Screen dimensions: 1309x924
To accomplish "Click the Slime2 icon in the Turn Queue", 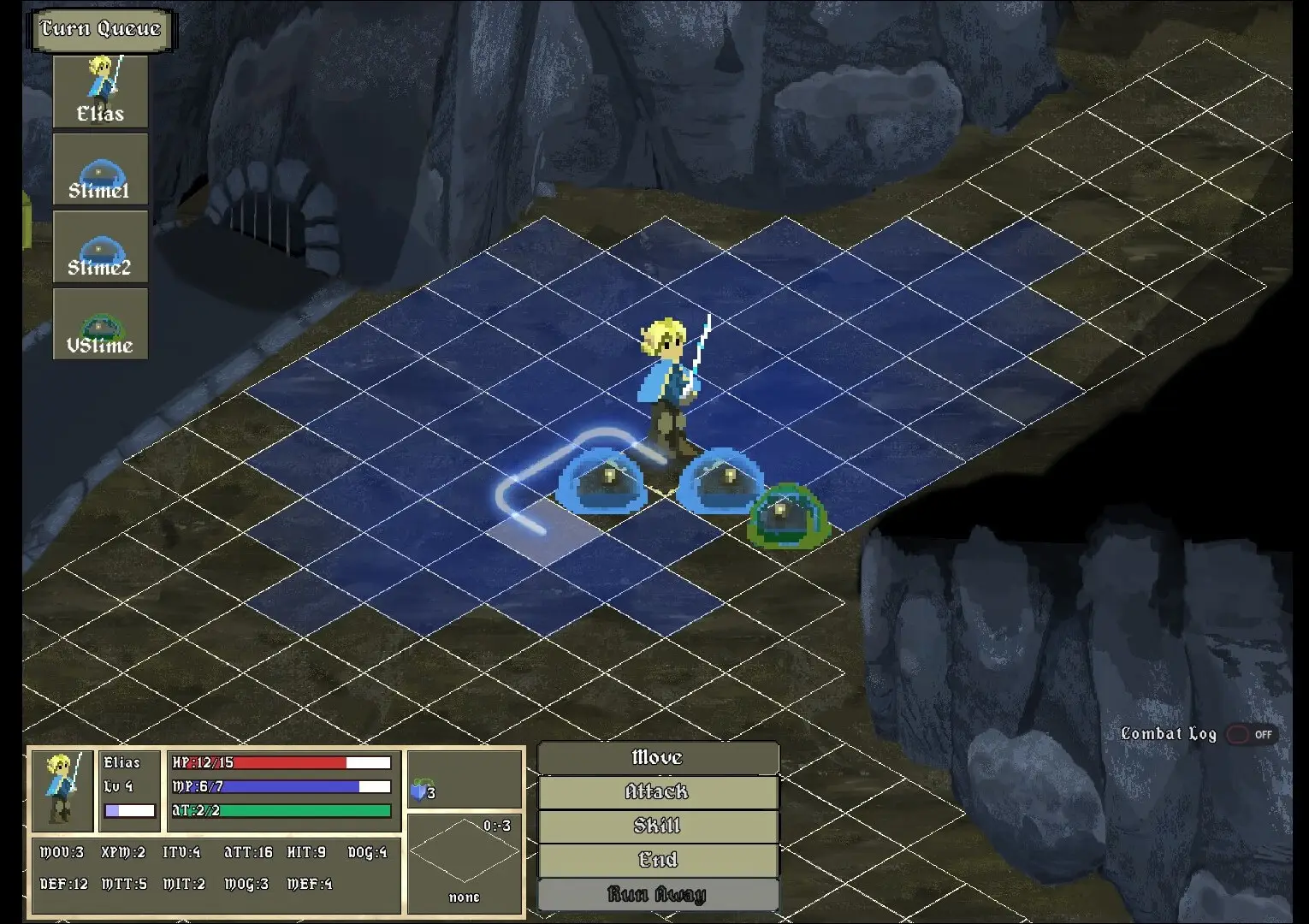I will pyautogui.click(x=100, y=246).
